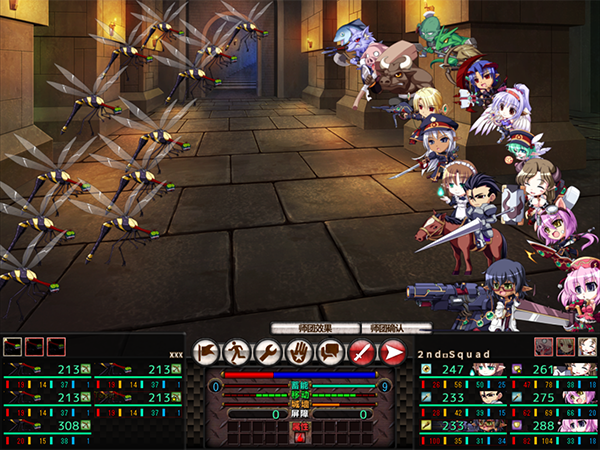Image resolution: width=600 pixels, height=450 pixels.
Task: Click the tan-framed enemy dragonfly squad thumbnail
Action: tap(13, 346)
